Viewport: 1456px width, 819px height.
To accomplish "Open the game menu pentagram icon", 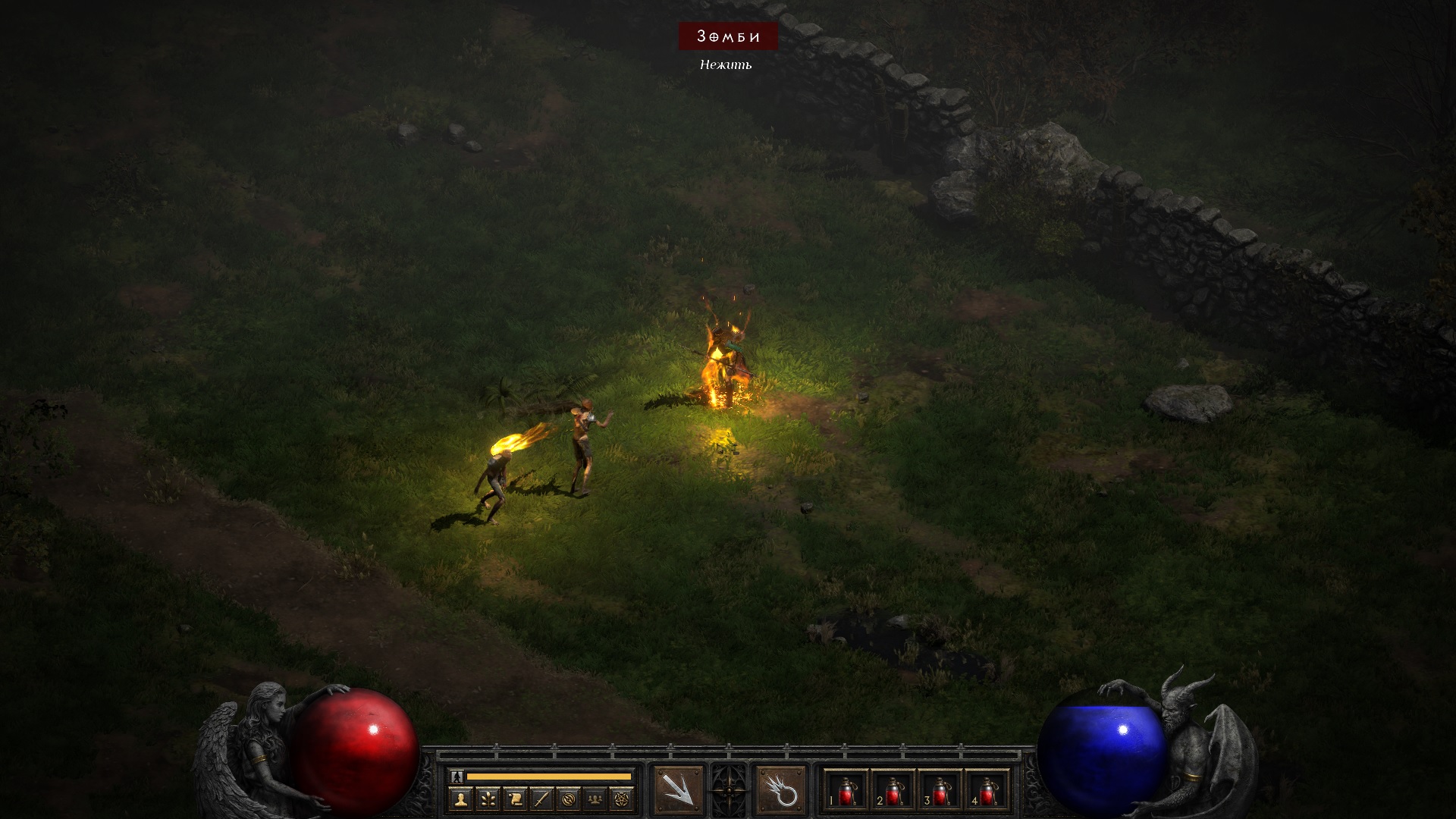I will pos(623,799).
